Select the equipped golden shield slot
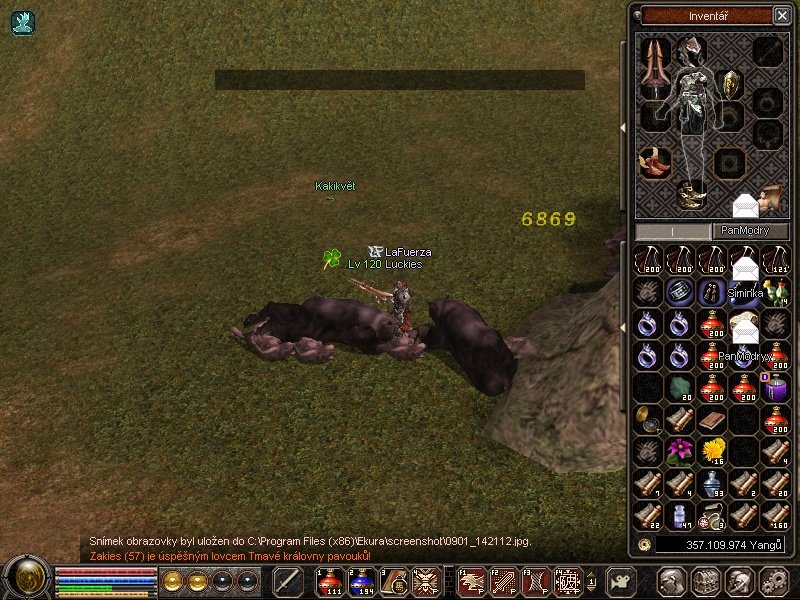This screenshot has height=600, width=800. point(729,83)
